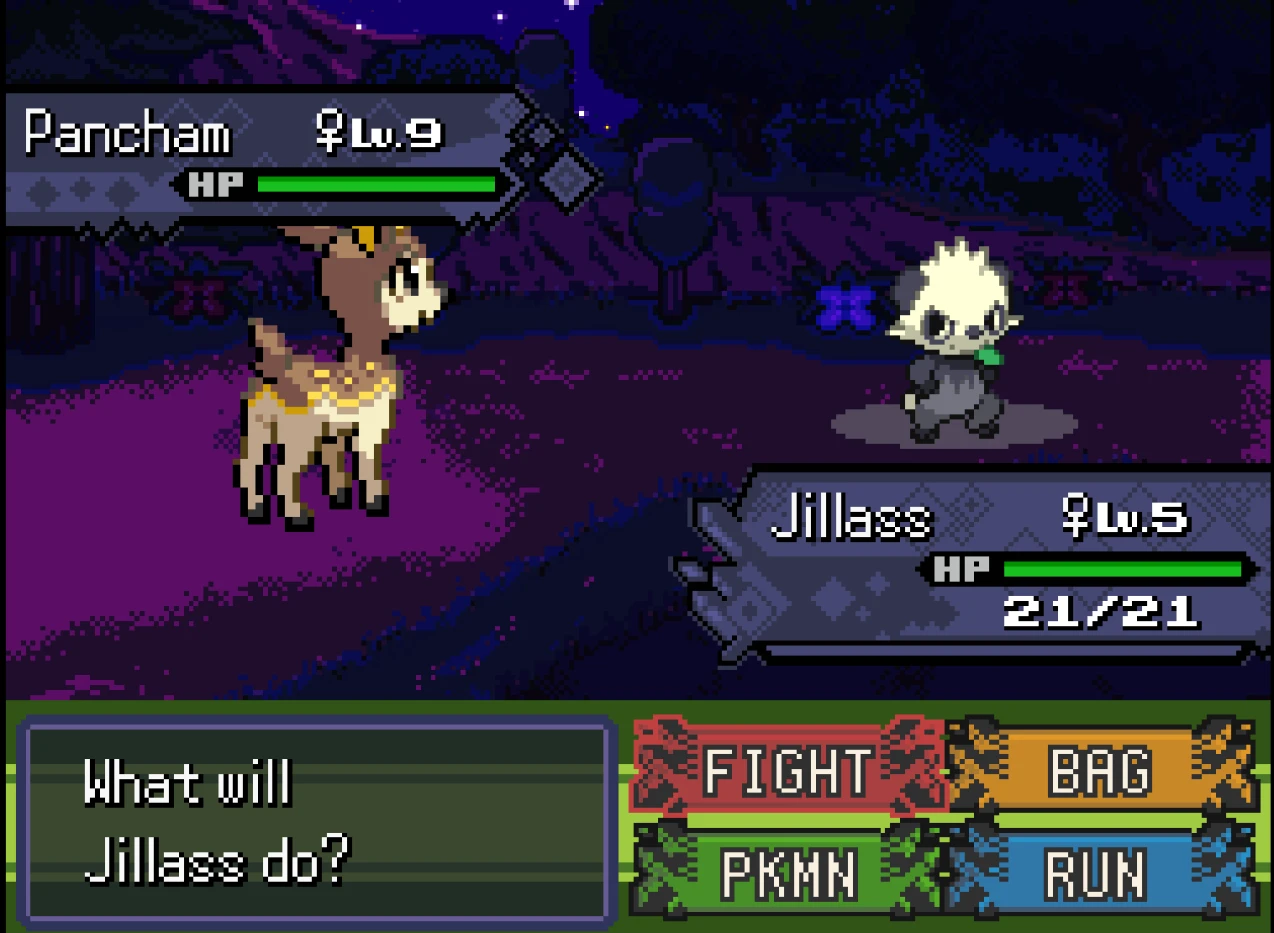Click RUN to flee the battle
The height and width of the screenshot is (933, 1274).
tap(1099, 874)
